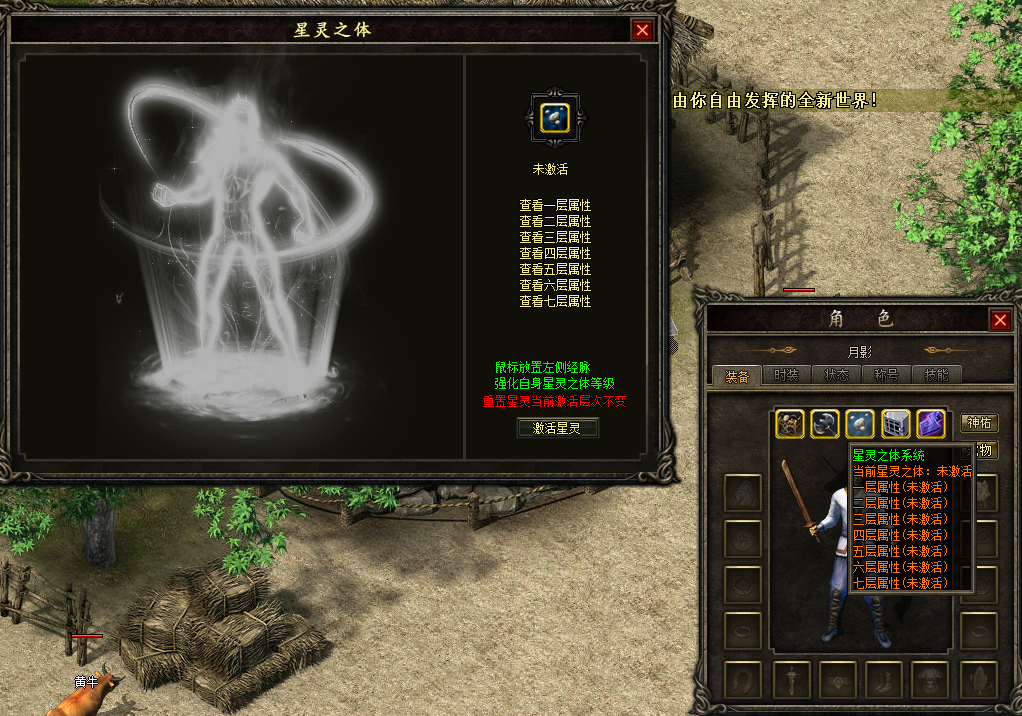The image size is (1022, 716).
Task: Select the 状态 tab
Action: coord(836,376)
